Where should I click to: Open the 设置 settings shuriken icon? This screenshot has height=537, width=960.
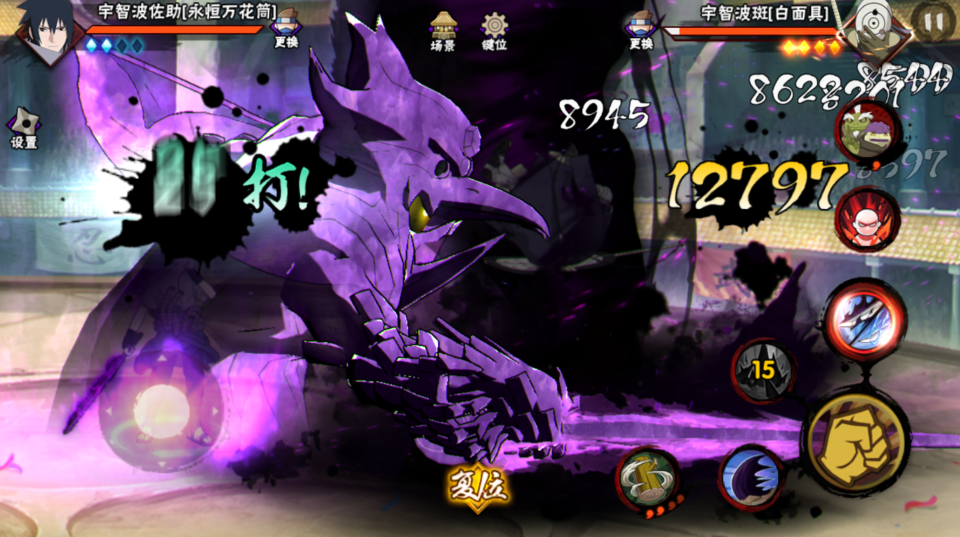point(24,128)
